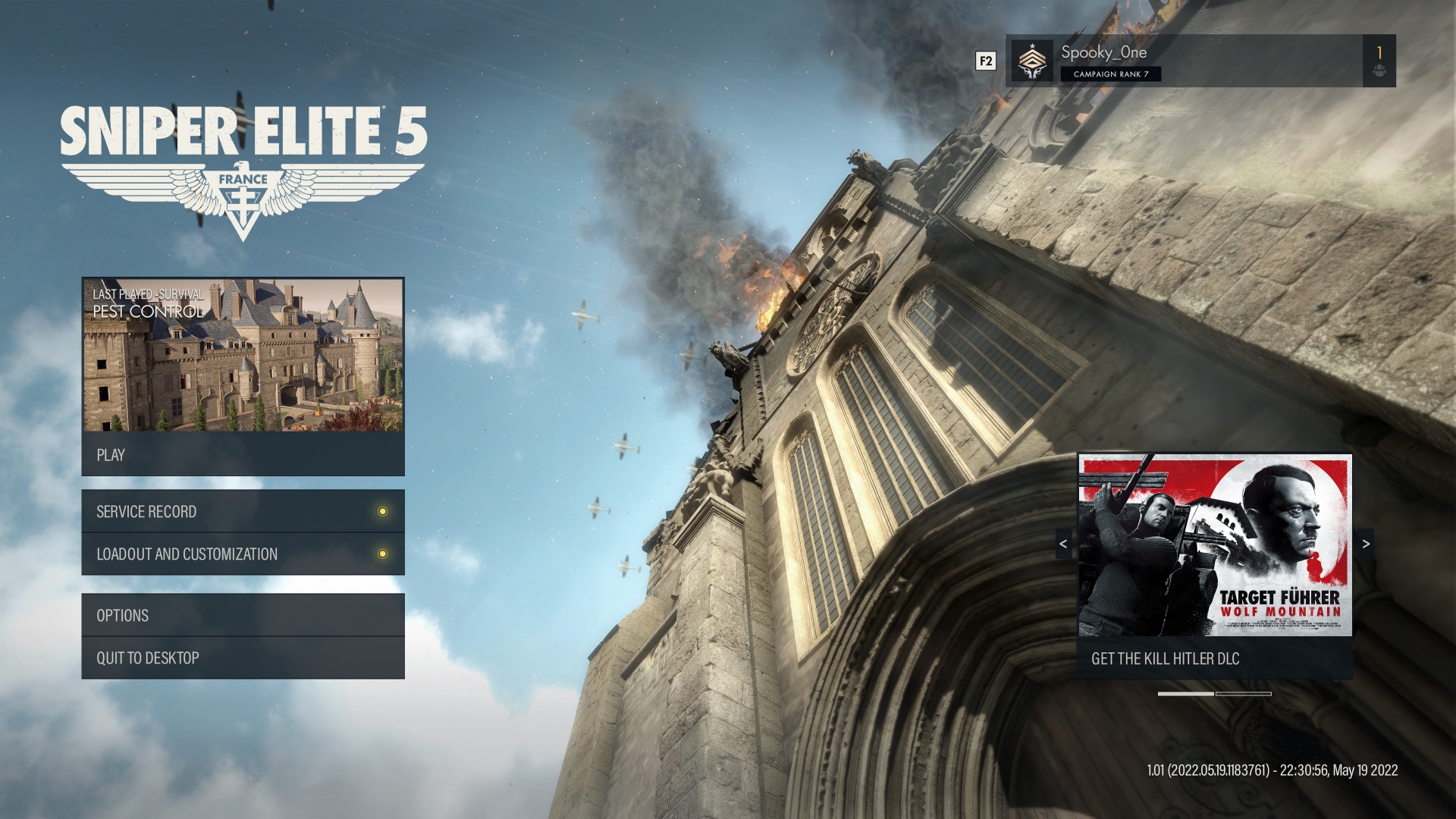Click Get the Kill Hitler DLC
Image resolution: width=1456 pixels, height=819 pixels.
click(1215, 658)
